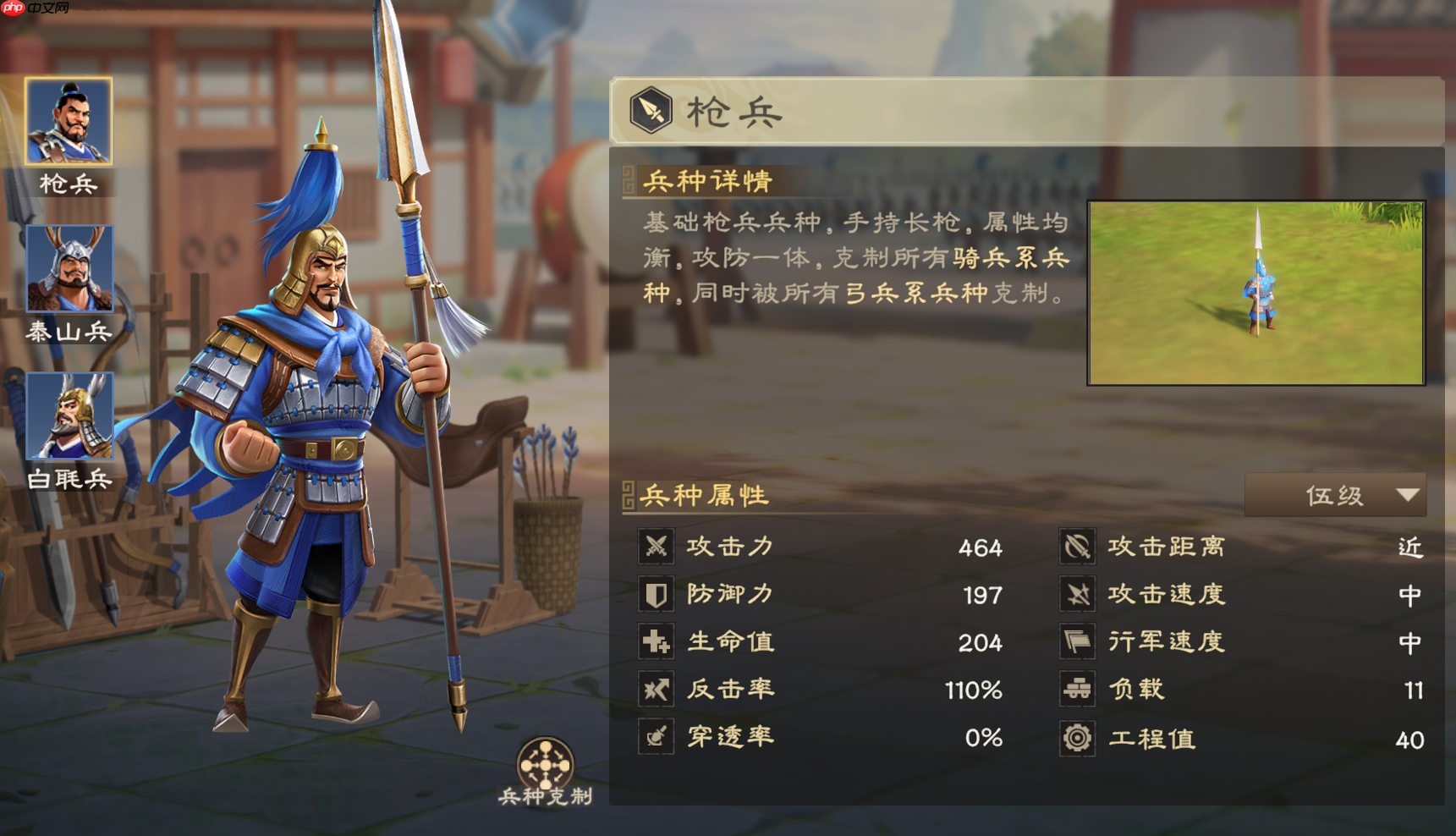This screenshot has width=1456, height=836.
Task: Select the highlighted 枪兵 portrait
Action: tap(69, 120)
